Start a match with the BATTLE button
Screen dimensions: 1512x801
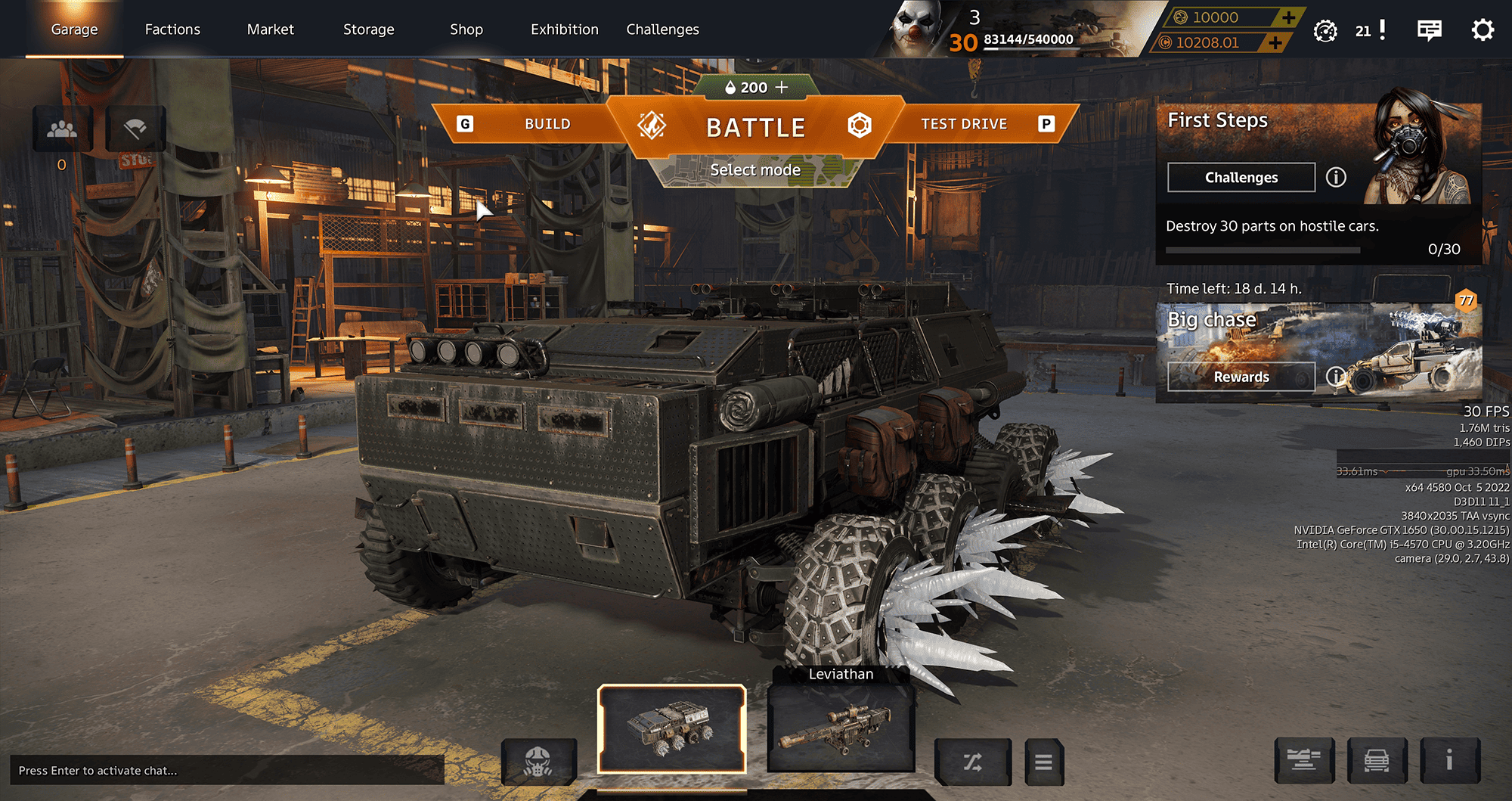click(755, 127)
